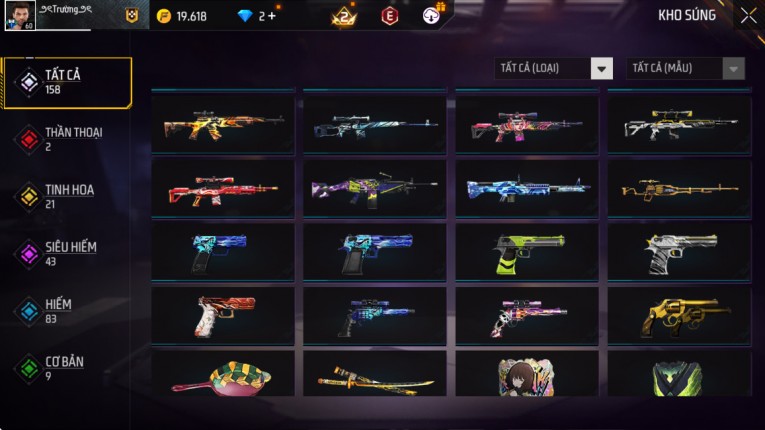
Task: Open the red E badge icon
Action: [389, 16]
